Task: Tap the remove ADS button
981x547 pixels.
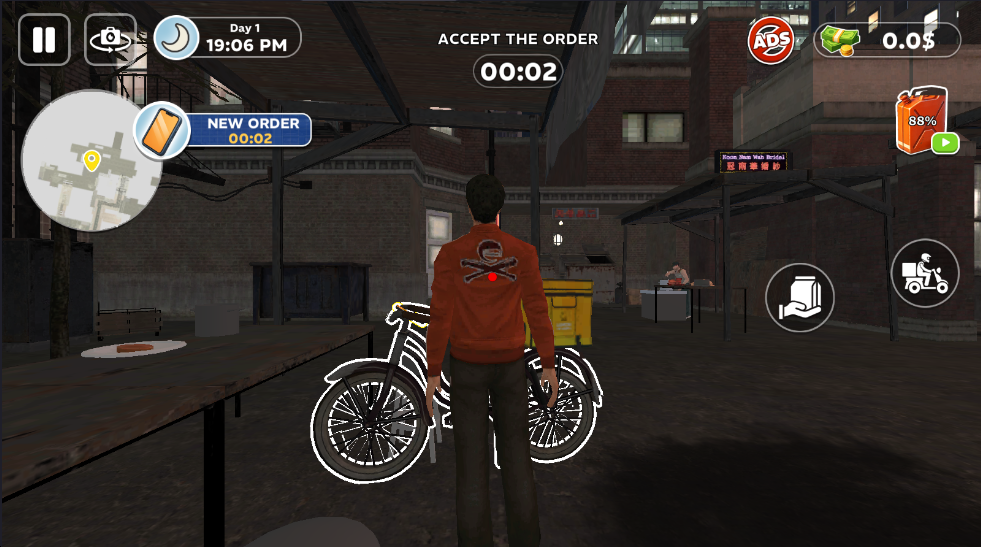Action: 771,40
